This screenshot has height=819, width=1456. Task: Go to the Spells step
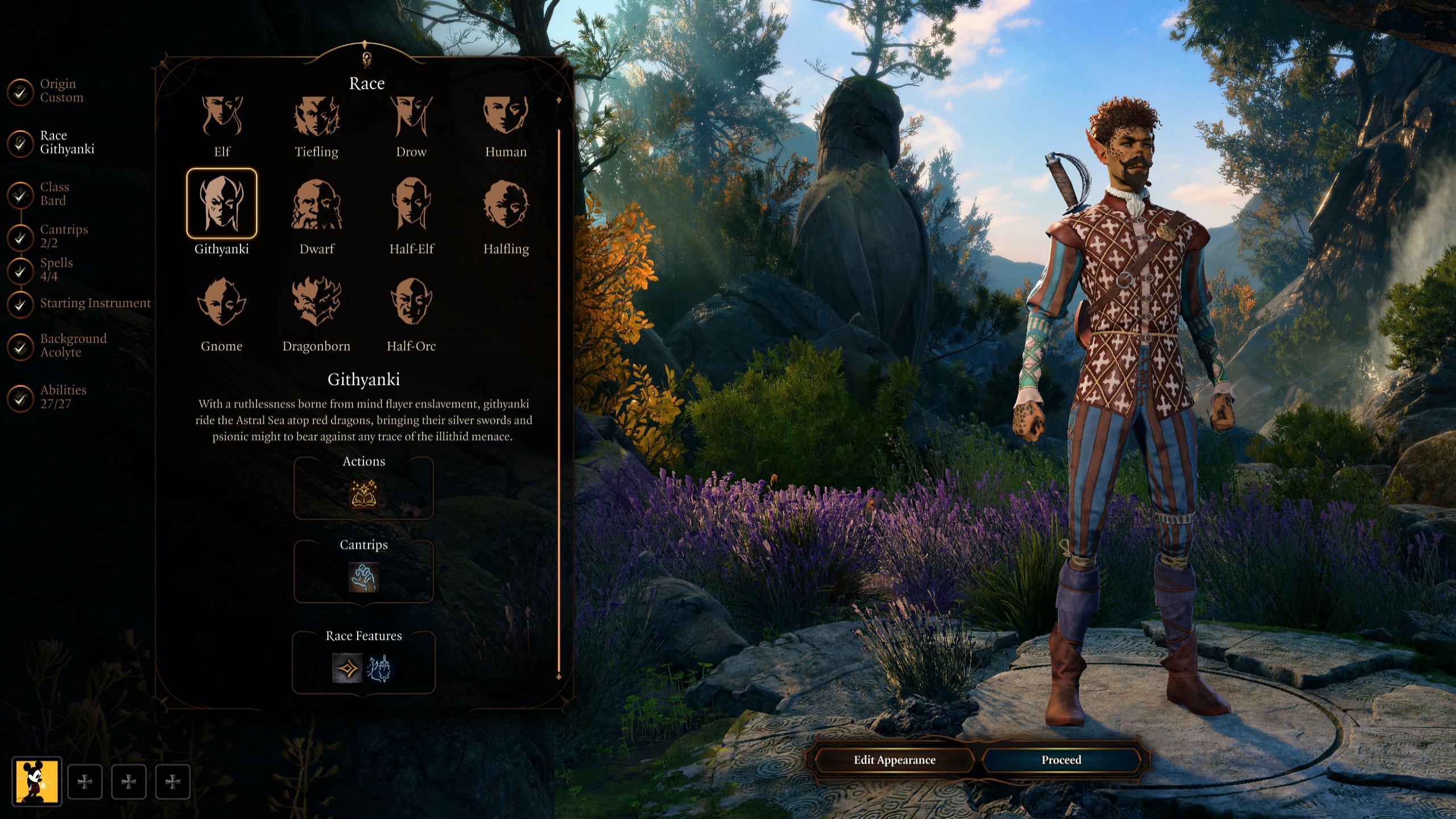click(x=56, y=270)
